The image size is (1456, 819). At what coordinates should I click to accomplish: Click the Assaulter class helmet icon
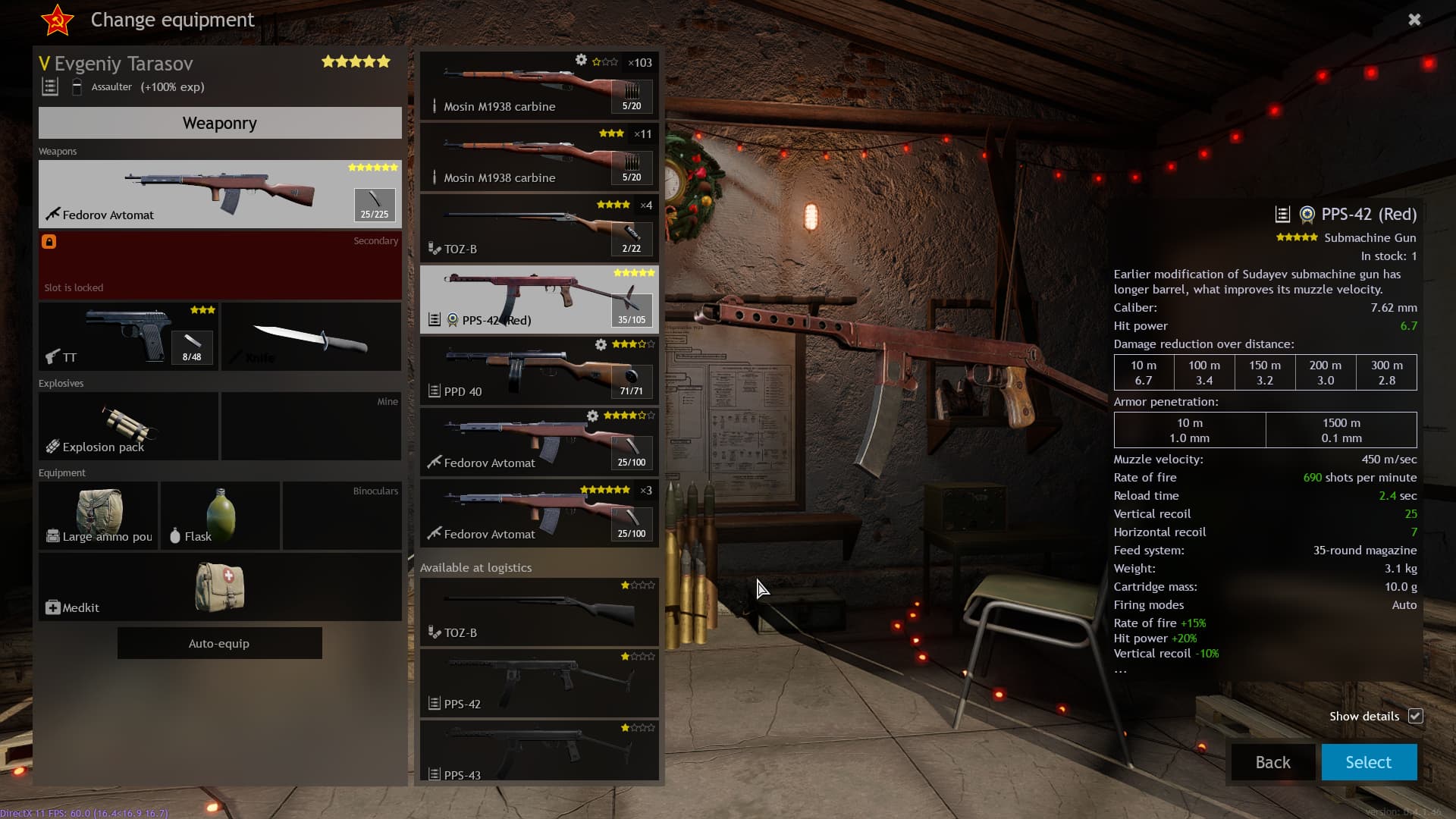[77, 86]
